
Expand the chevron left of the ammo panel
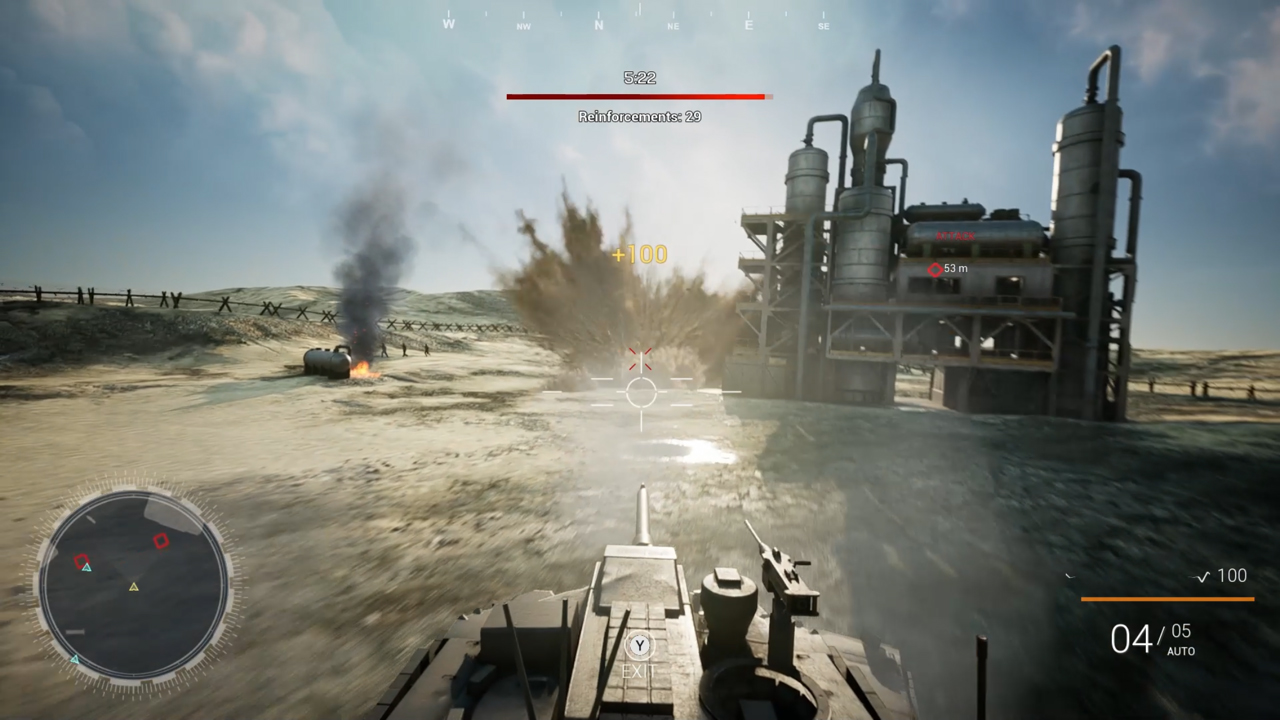tap(1070, 576)
